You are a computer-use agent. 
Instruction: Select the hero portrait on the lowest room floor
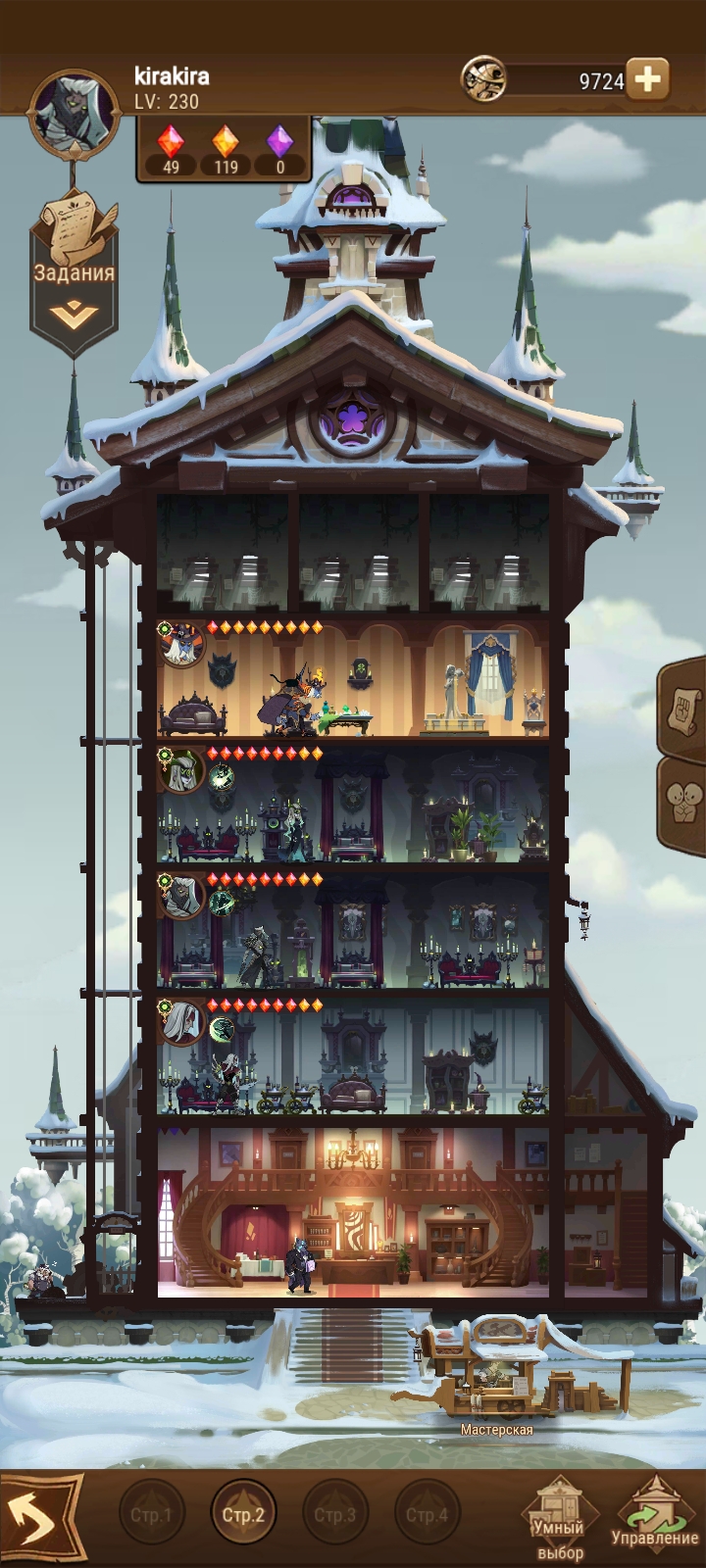pyautogui.click(x=182, y=1022)
